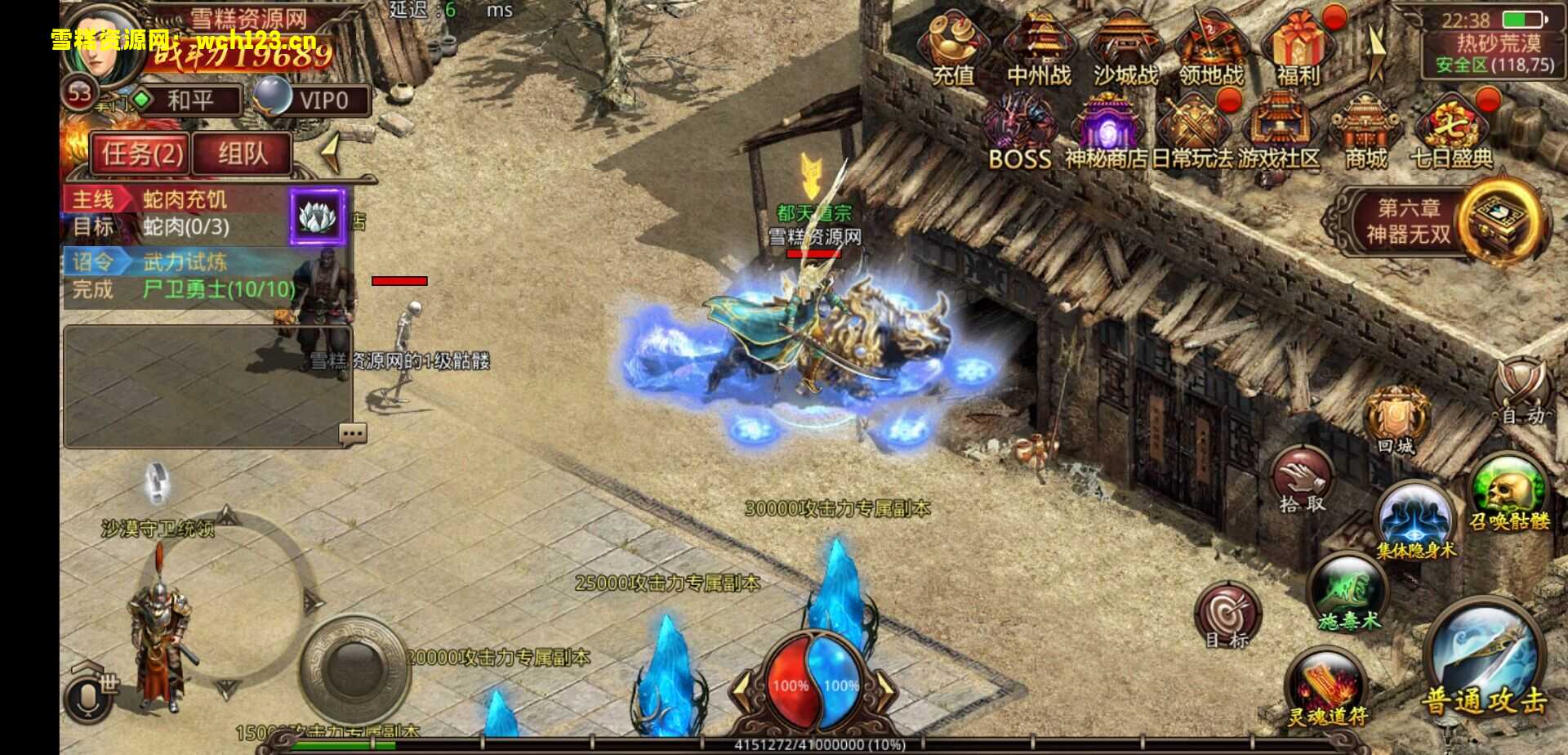1568x755 pixels.
Task: Tap the 拾取 pickup button
Action: click(1302, 480)
